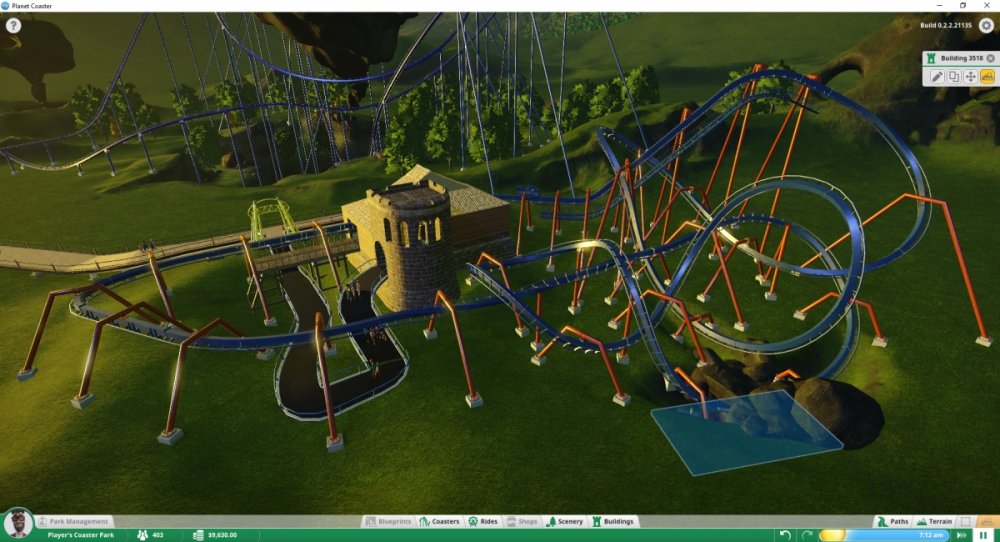Open the Scenery tab

564,521
